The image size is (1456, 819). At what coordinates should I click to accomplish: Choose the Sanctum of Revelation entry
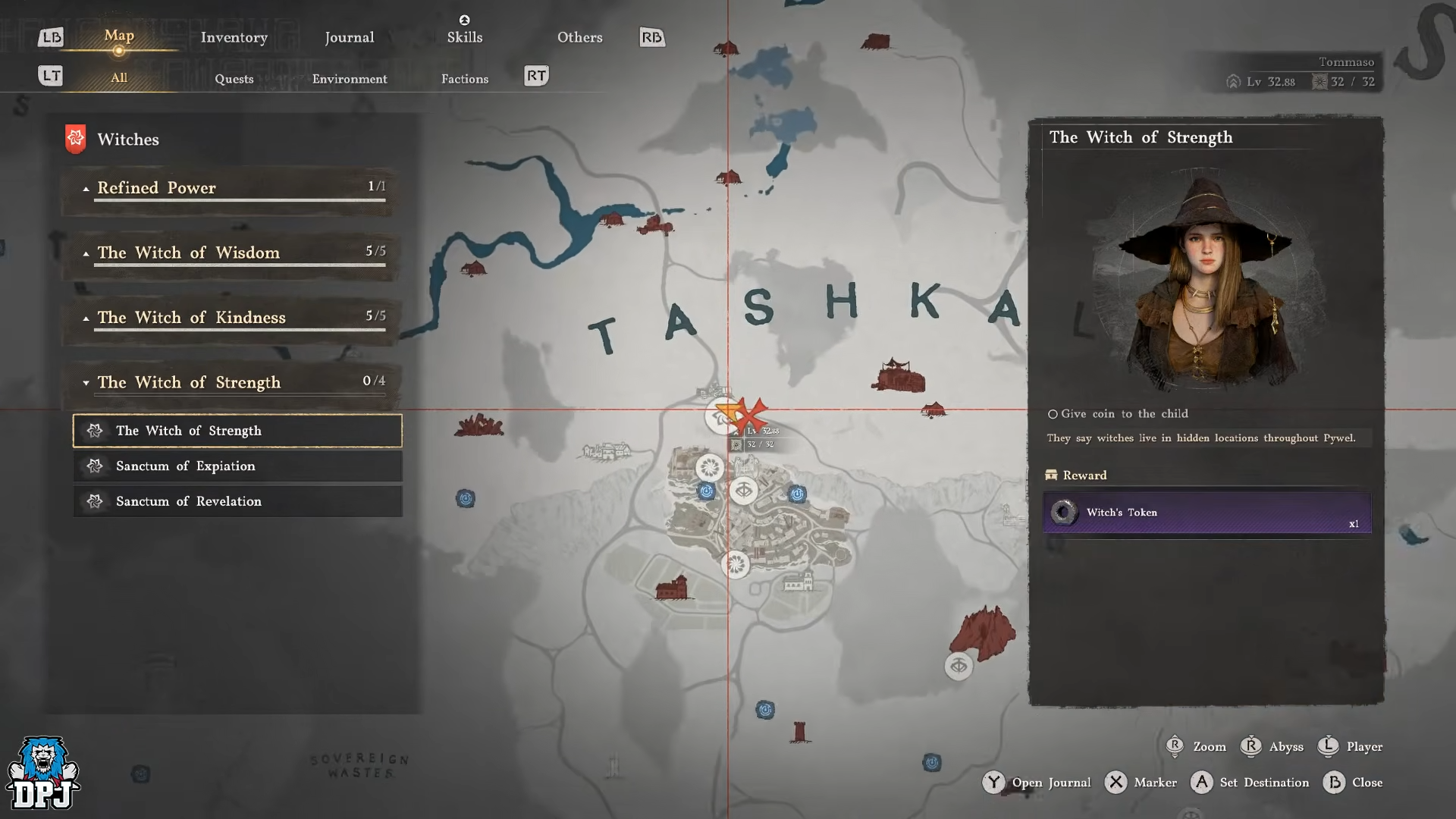click(x=237, y=501)
